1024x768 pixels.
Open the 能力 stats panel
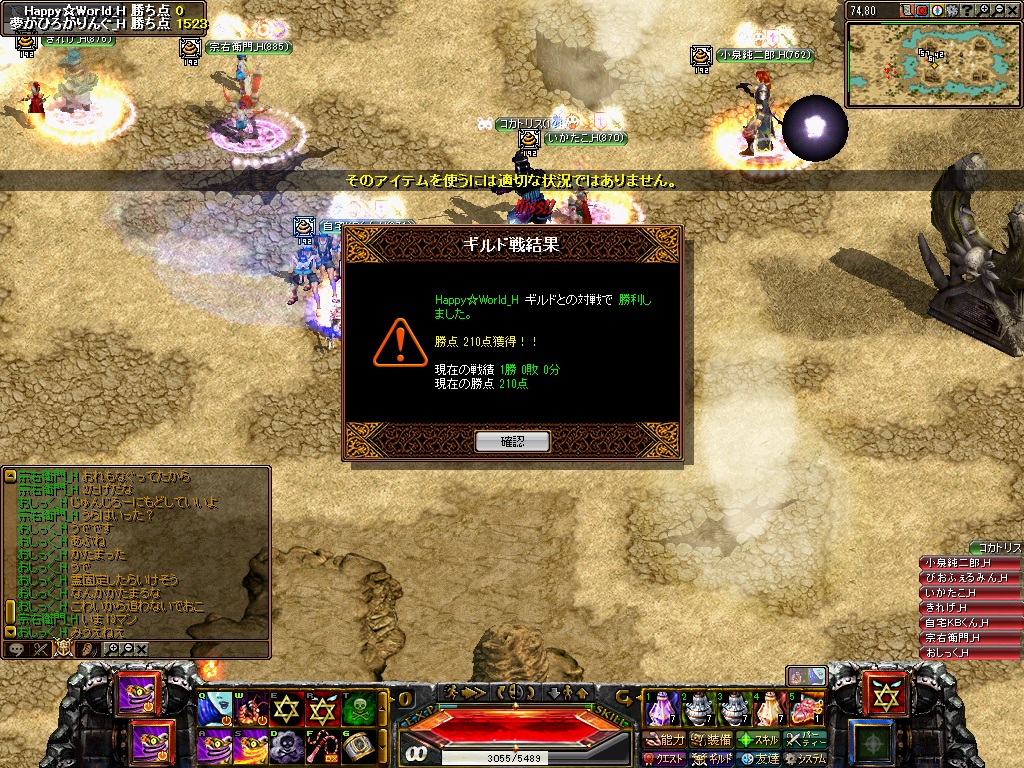[665, 740]
